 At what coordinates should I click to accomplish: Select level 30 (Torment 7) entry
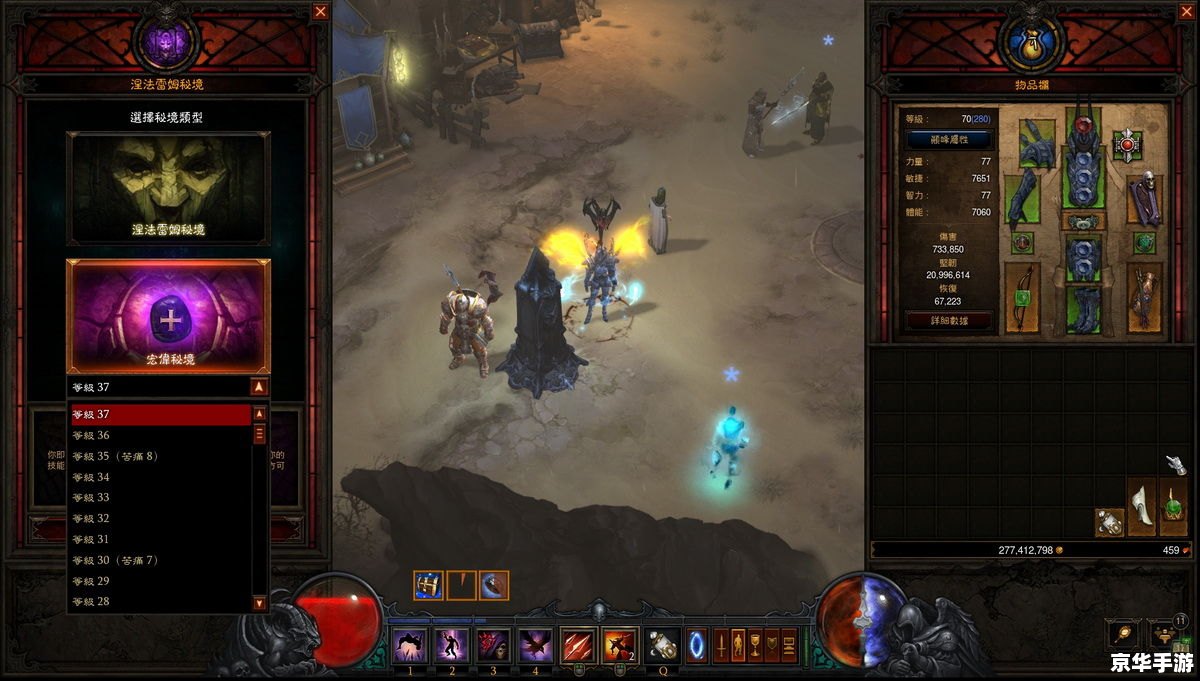point(160,560)
